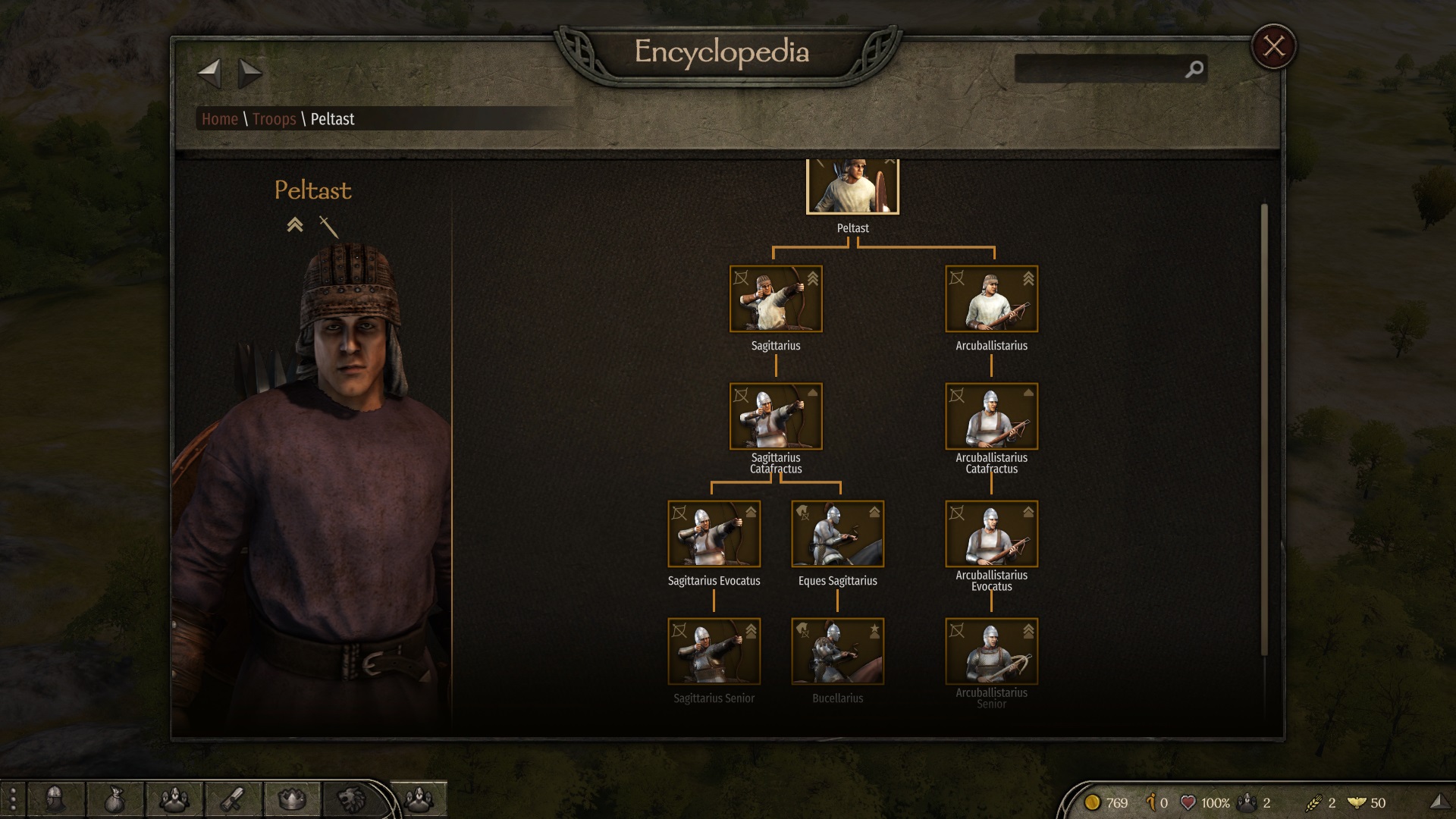Open the Sagittarius Catafractus troop entry
The height and width of the screenshot is (819, 1456).
point(775,416)
